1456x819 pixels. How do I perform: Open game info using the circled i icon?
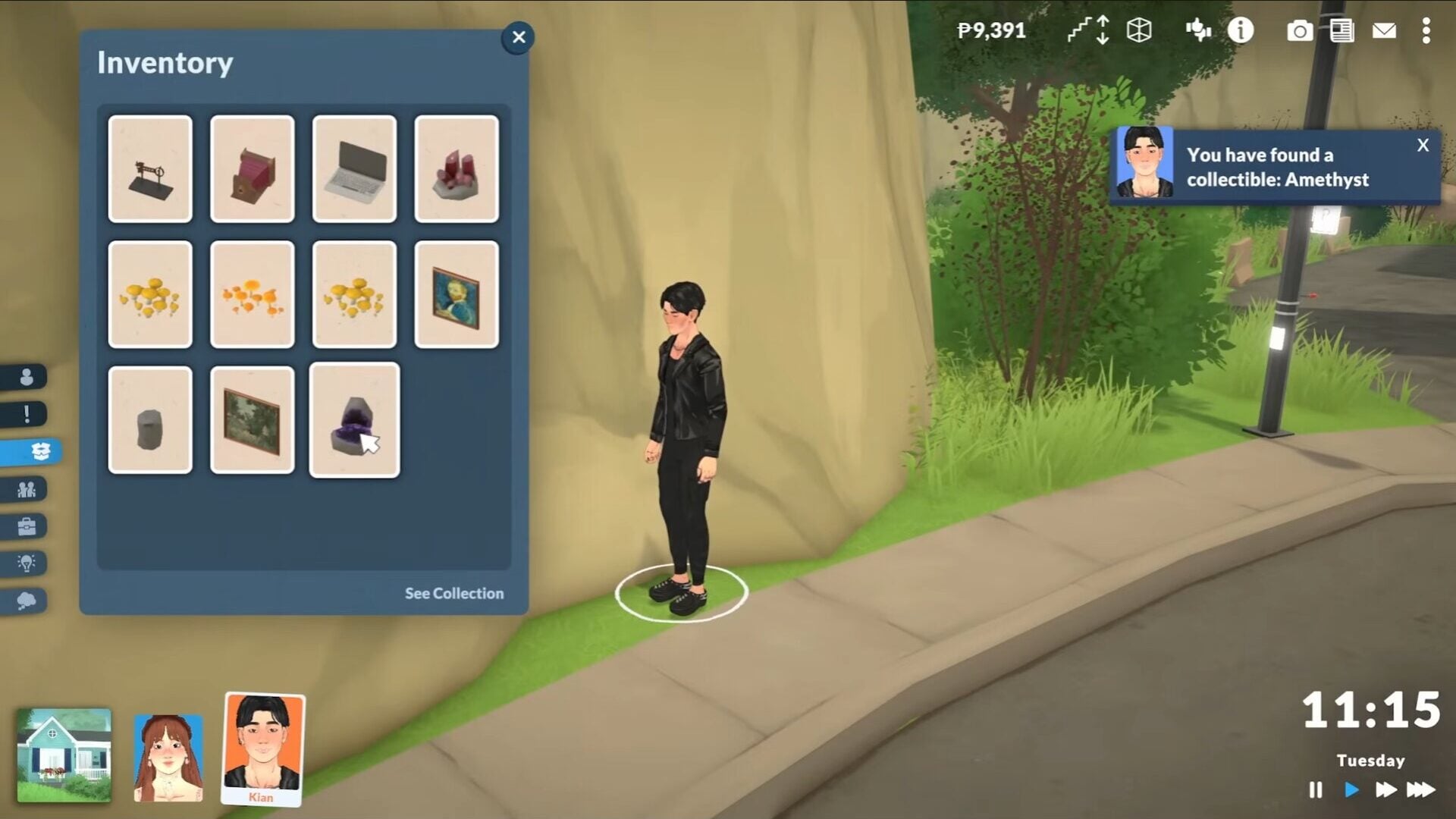point(1241,31)
